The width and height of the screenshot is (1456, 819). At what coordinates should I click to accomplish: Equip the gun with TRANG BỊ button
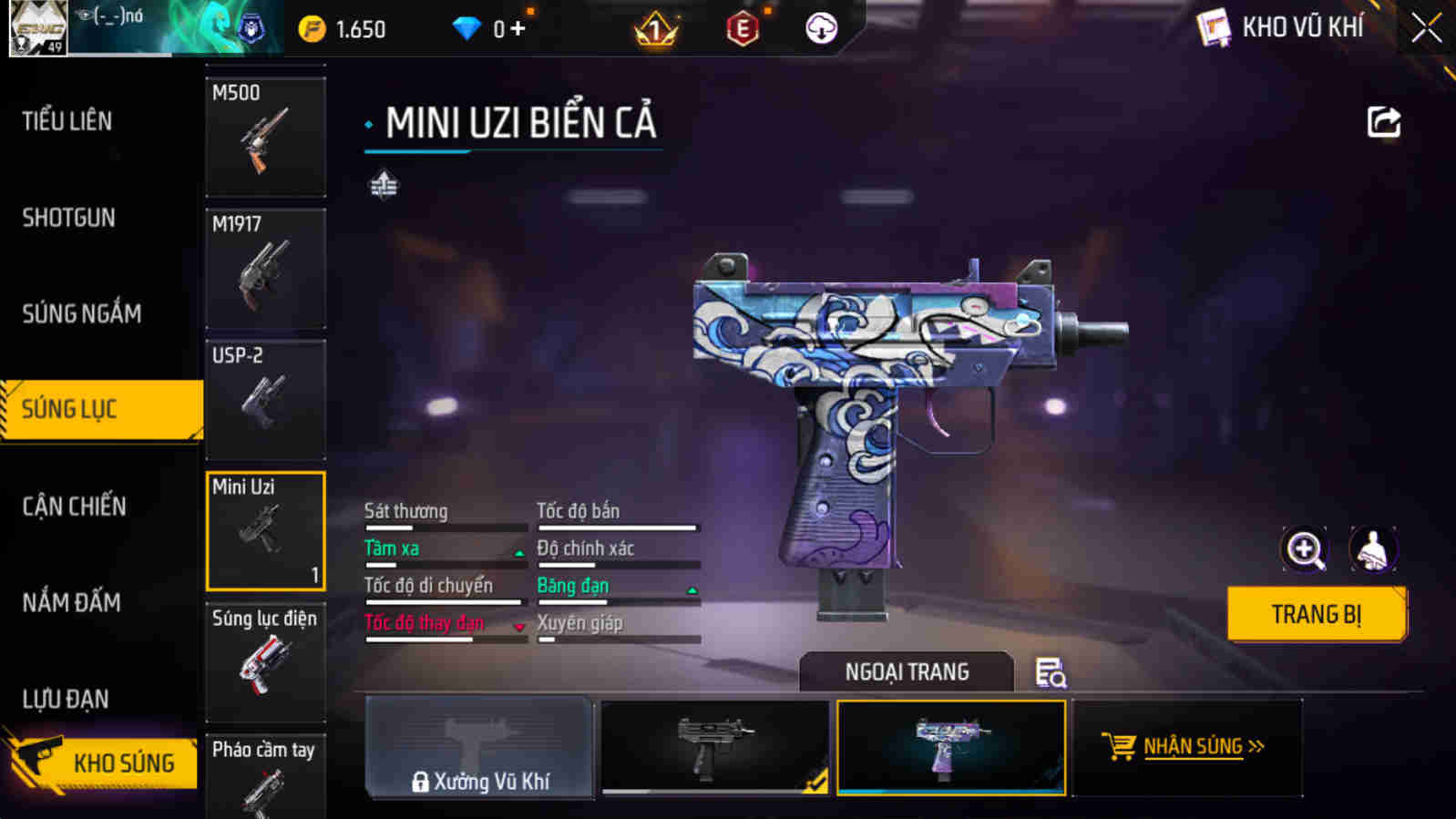point(1316,615)
